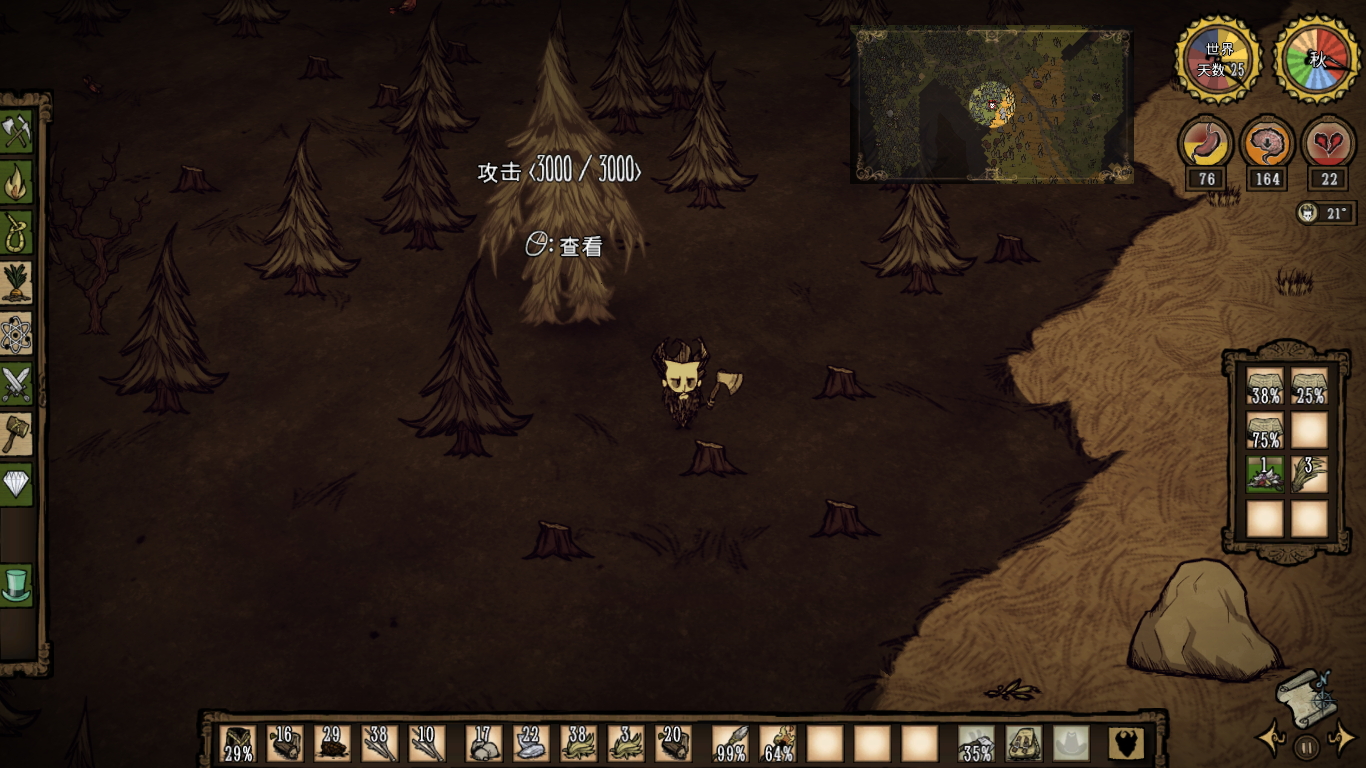Screen dimensions: 1366x768
Task: Select the rope Survival crafting tab
Action: point(17,232)
